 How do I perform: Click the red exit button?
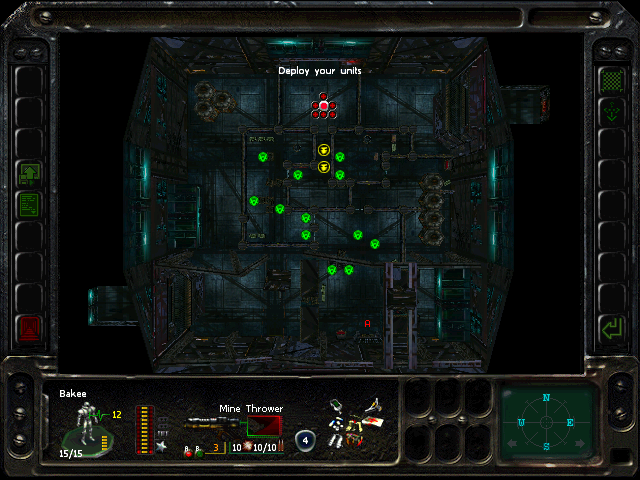[x=29, y=327]
